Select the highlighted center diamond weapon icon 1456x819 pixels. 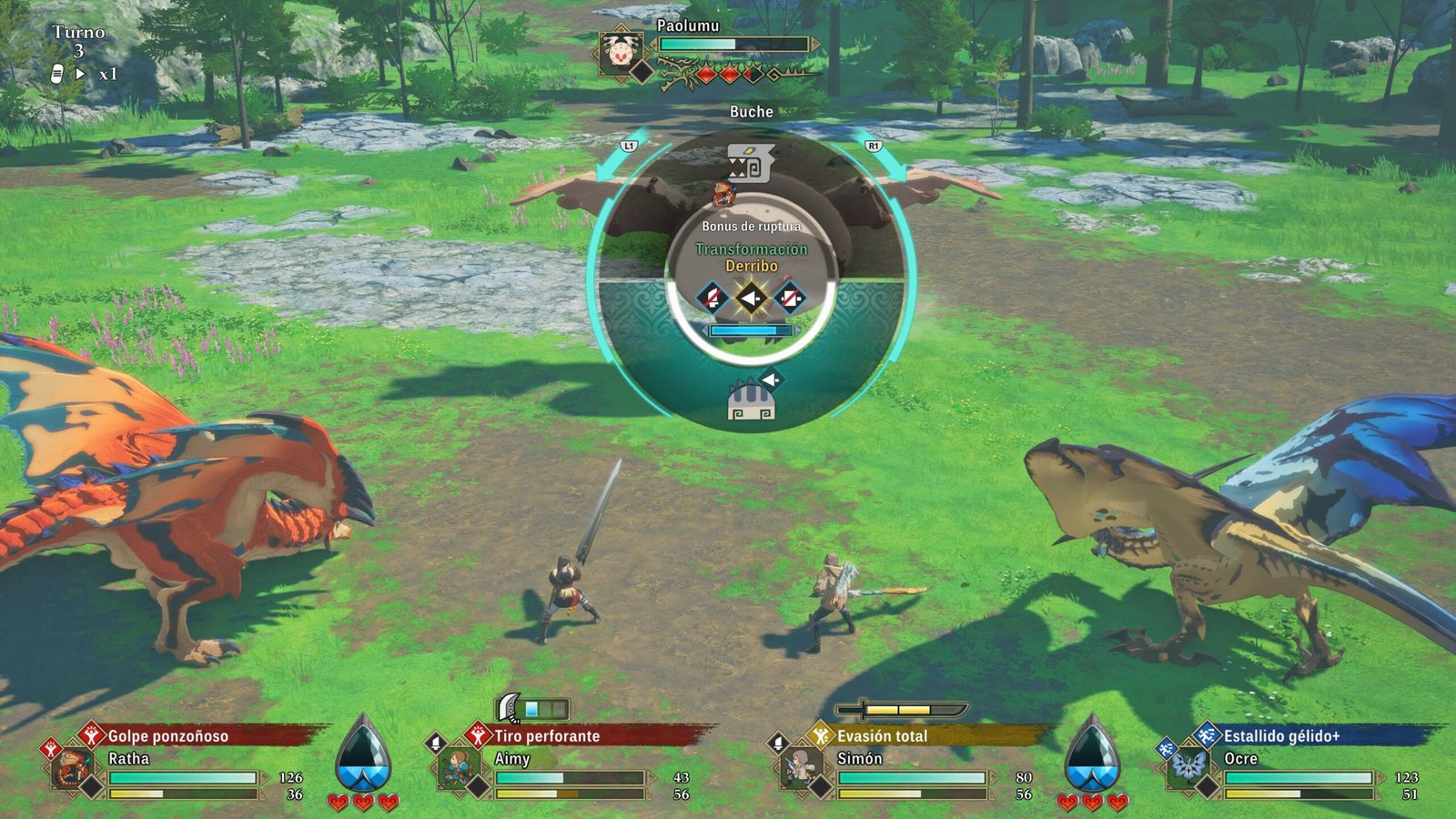(751, 298)
